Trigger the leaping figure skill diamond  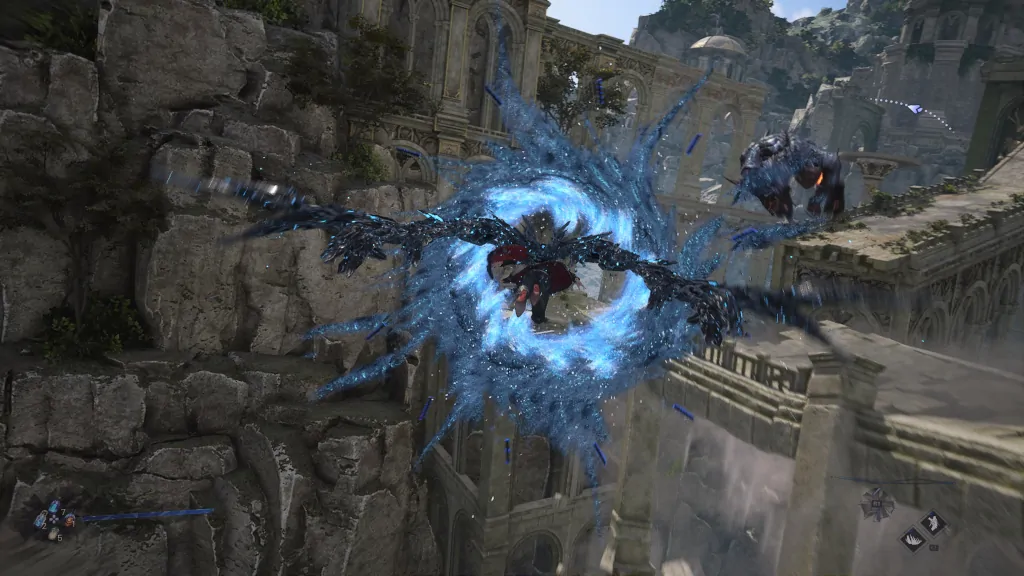934,523
